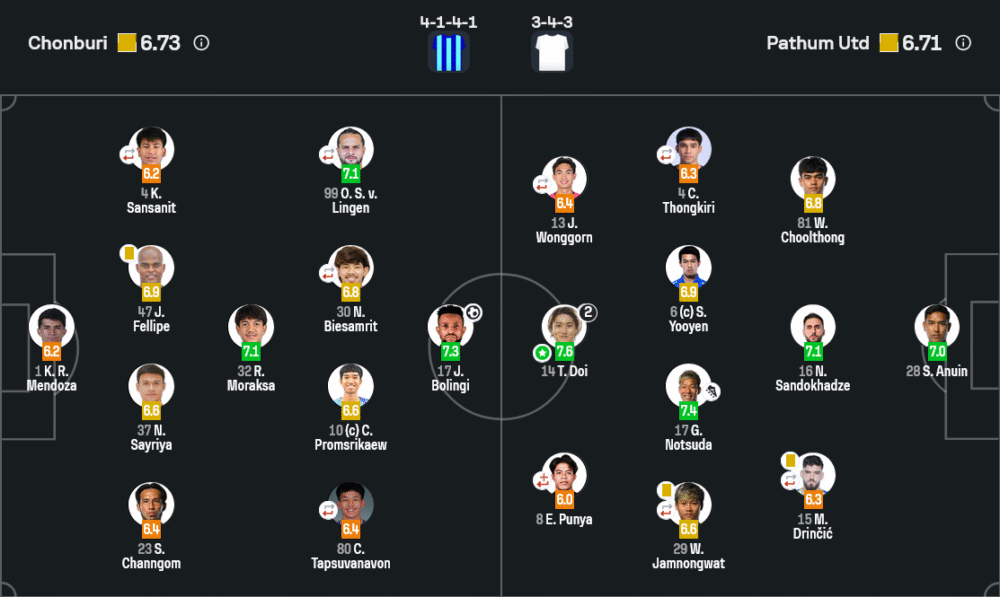Image resolution: width=1000 pixels, height=597 pixels.
Task: Open O. S. v. Lingen's player profile
Action: coord(351,149)
